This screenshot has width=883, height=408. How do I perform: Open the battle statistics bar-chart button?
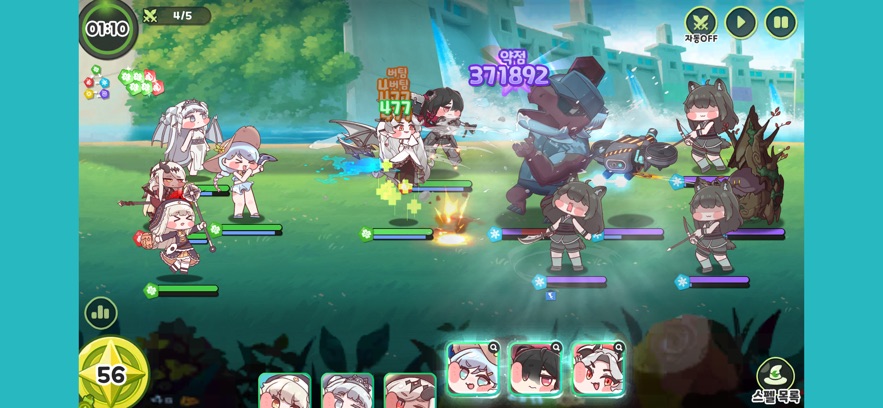pyautogui.click(x=101, y=313)
